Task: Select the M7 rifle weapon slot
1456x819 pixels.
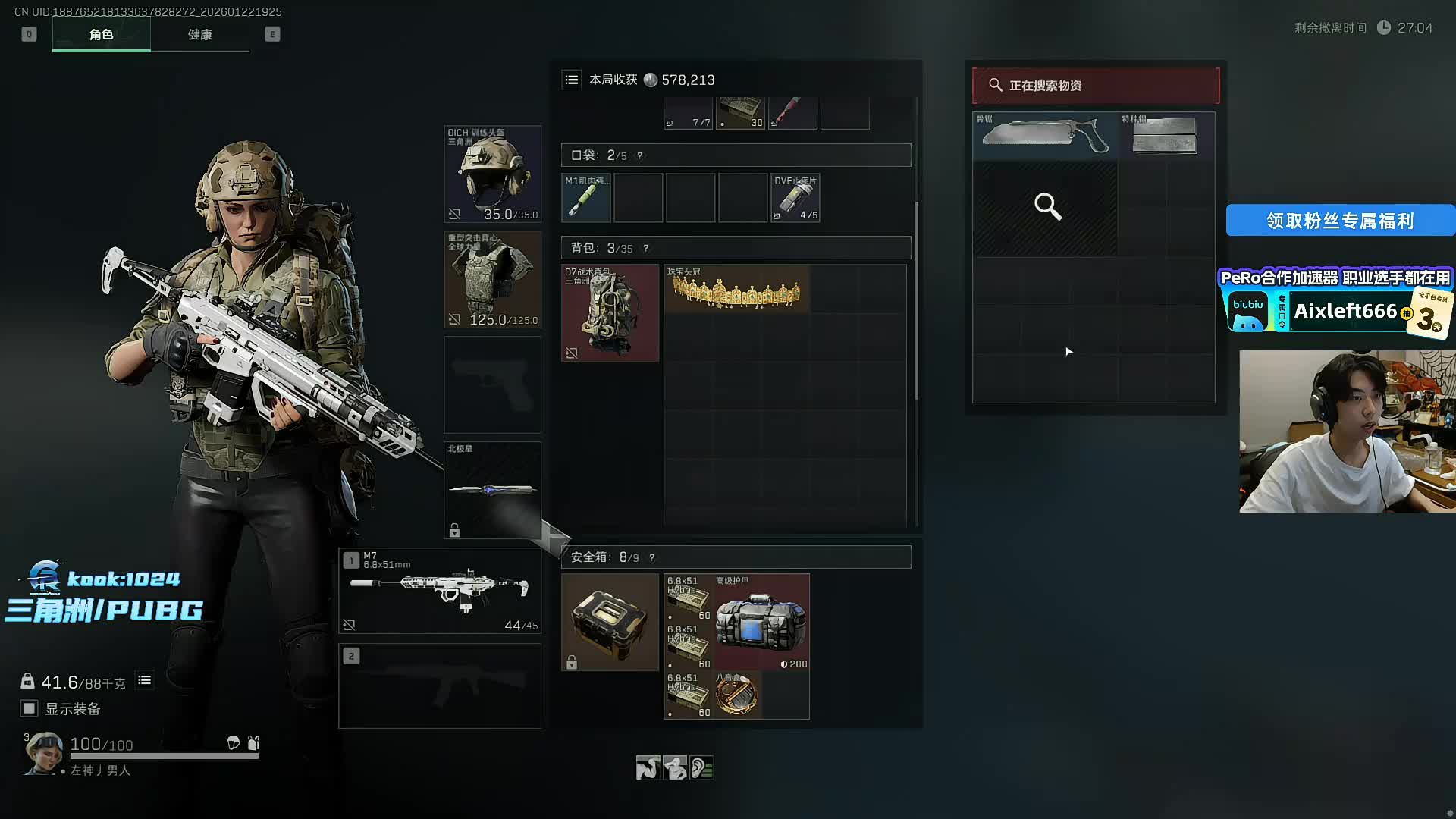Action: (440, 591)
